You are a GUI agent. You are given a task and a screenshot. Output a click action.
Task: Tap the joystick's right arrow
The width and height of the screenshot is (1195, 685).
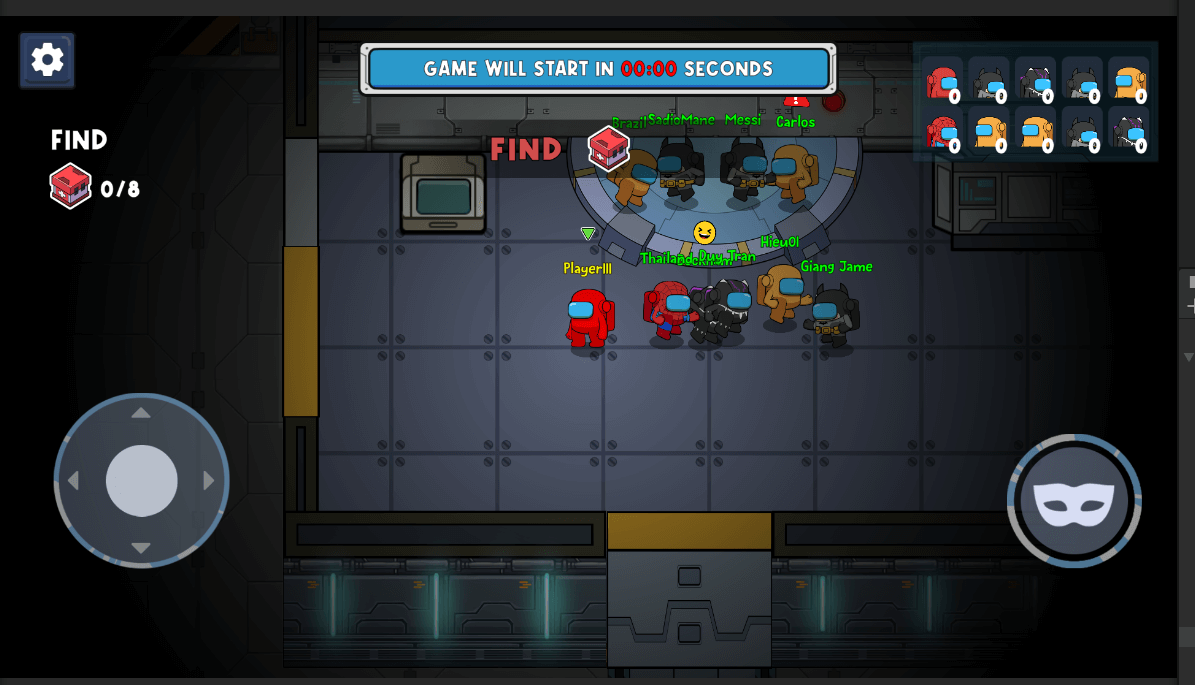tap(209, 481)
